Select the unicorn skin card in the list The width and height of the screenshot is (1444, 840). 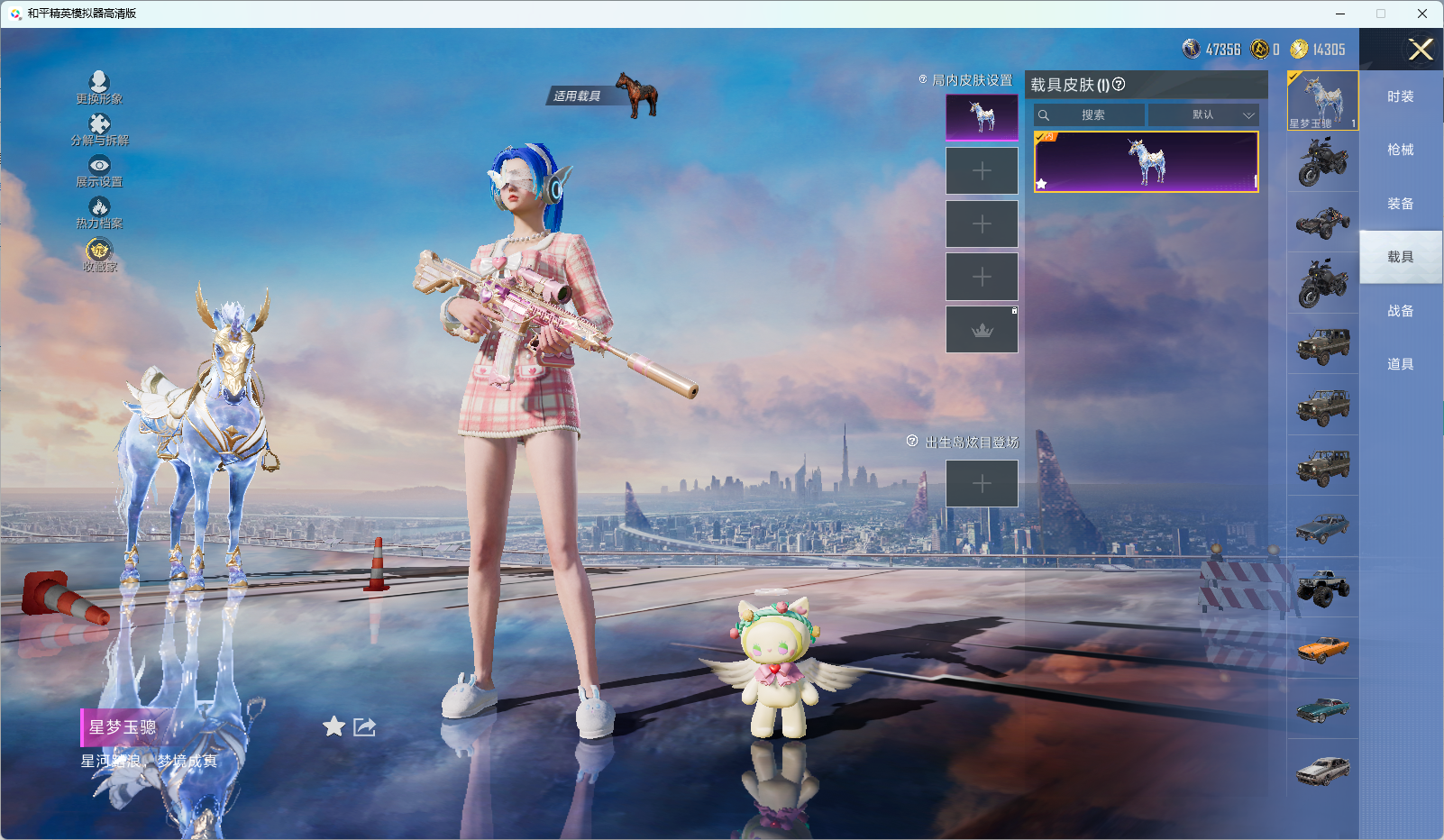1146,162
